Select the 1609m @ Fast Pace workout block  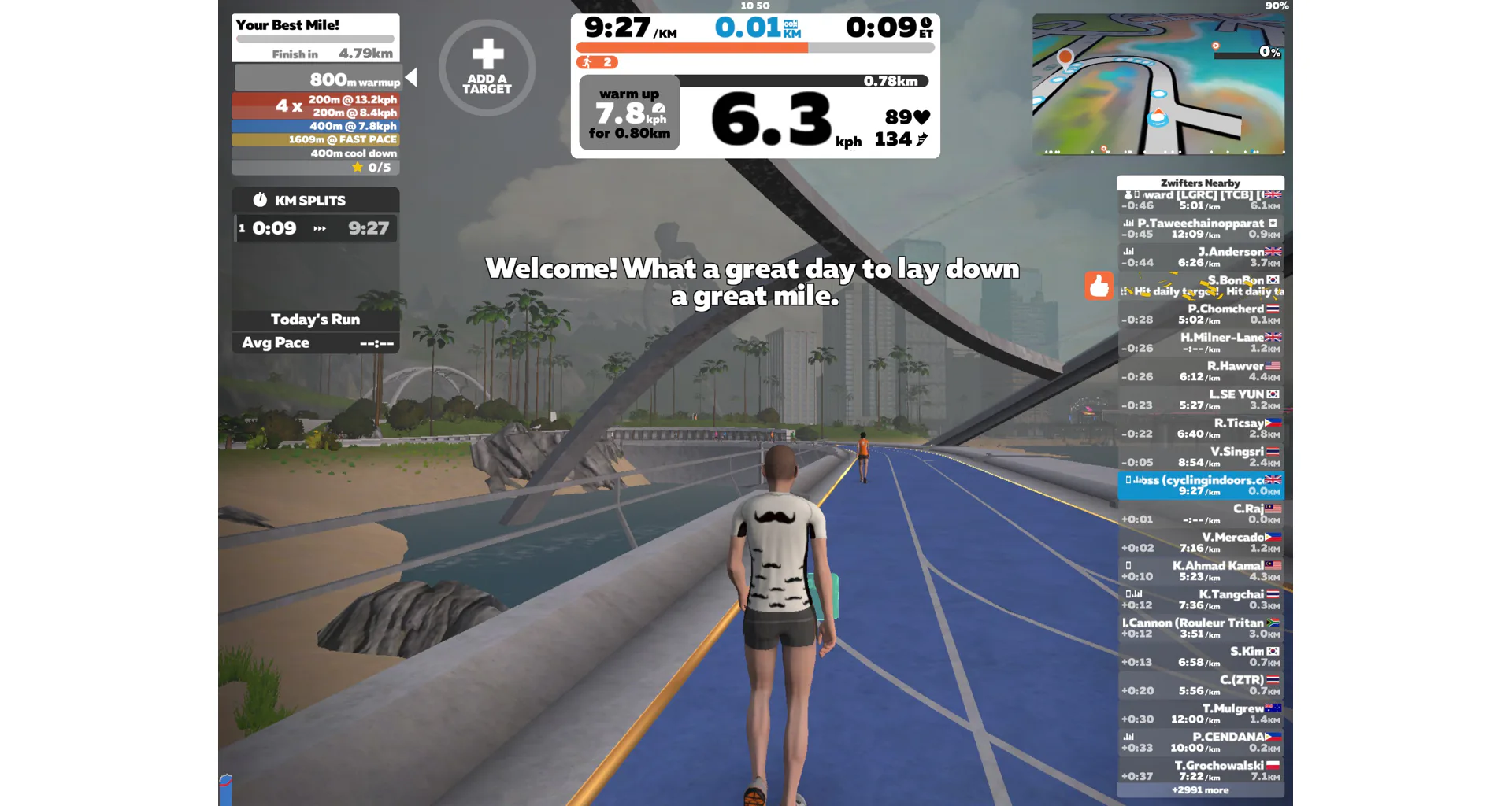(315, 139)
